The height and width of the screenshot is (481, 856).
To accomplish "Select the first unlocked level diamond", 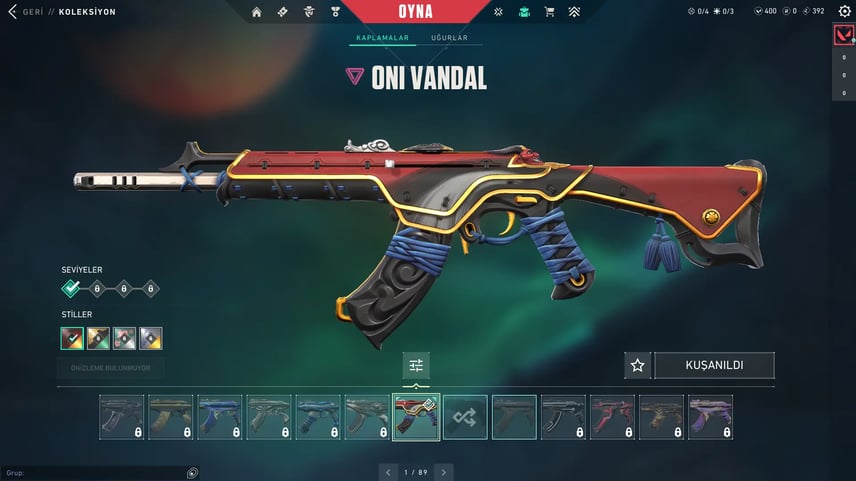I will click(71, 289).
